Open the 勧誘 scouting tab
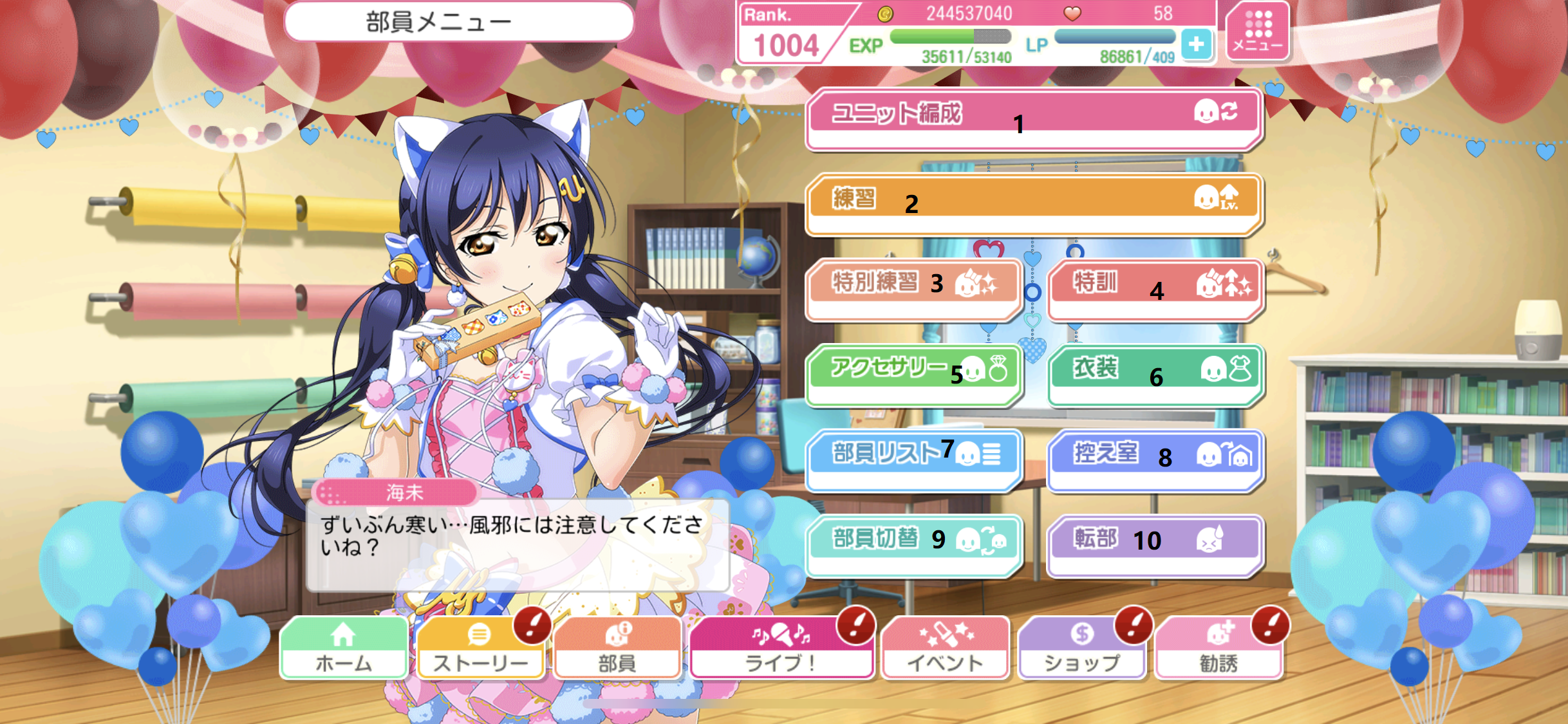 coord(1218,648)
